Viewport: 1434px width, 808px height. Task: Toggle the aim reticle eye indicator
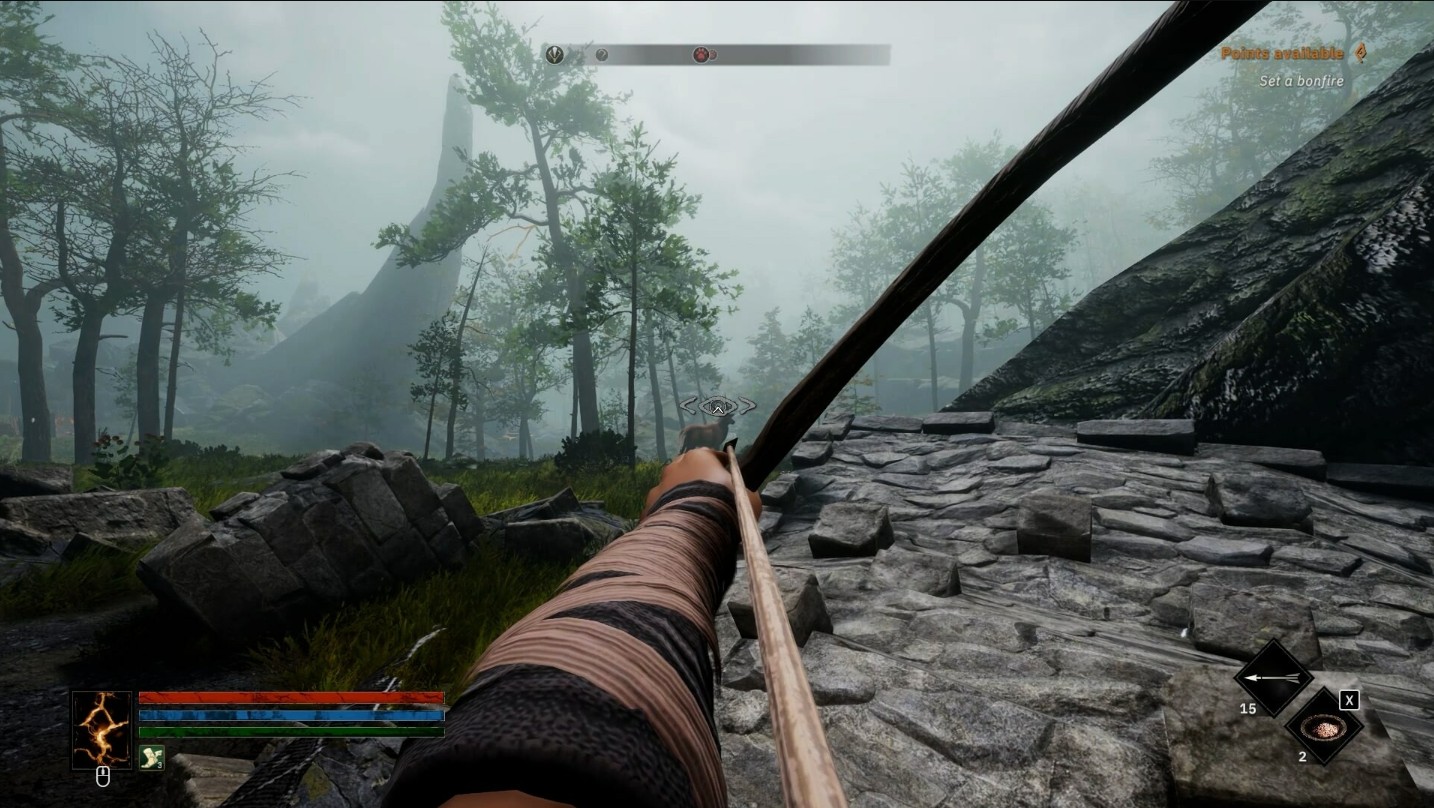point(717,406)
